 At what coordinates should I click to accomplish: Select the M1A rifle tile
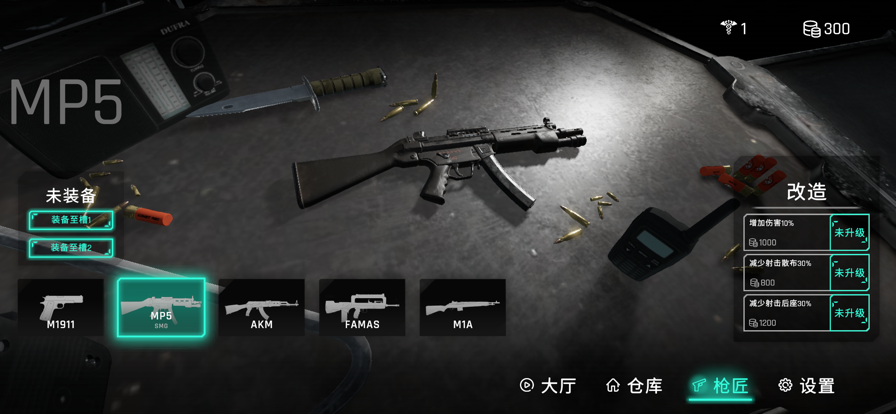[462, 308]
